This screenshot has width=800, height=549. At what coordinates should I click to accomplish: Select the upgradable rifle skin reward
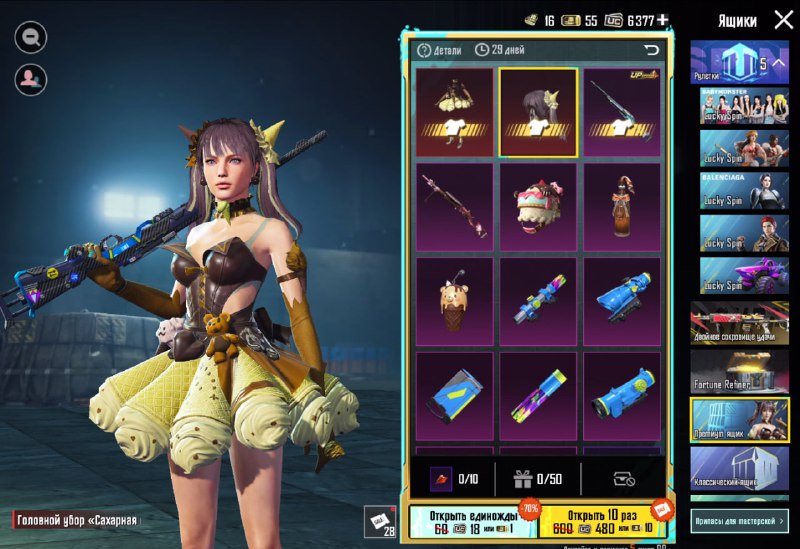tap(622, 111)
